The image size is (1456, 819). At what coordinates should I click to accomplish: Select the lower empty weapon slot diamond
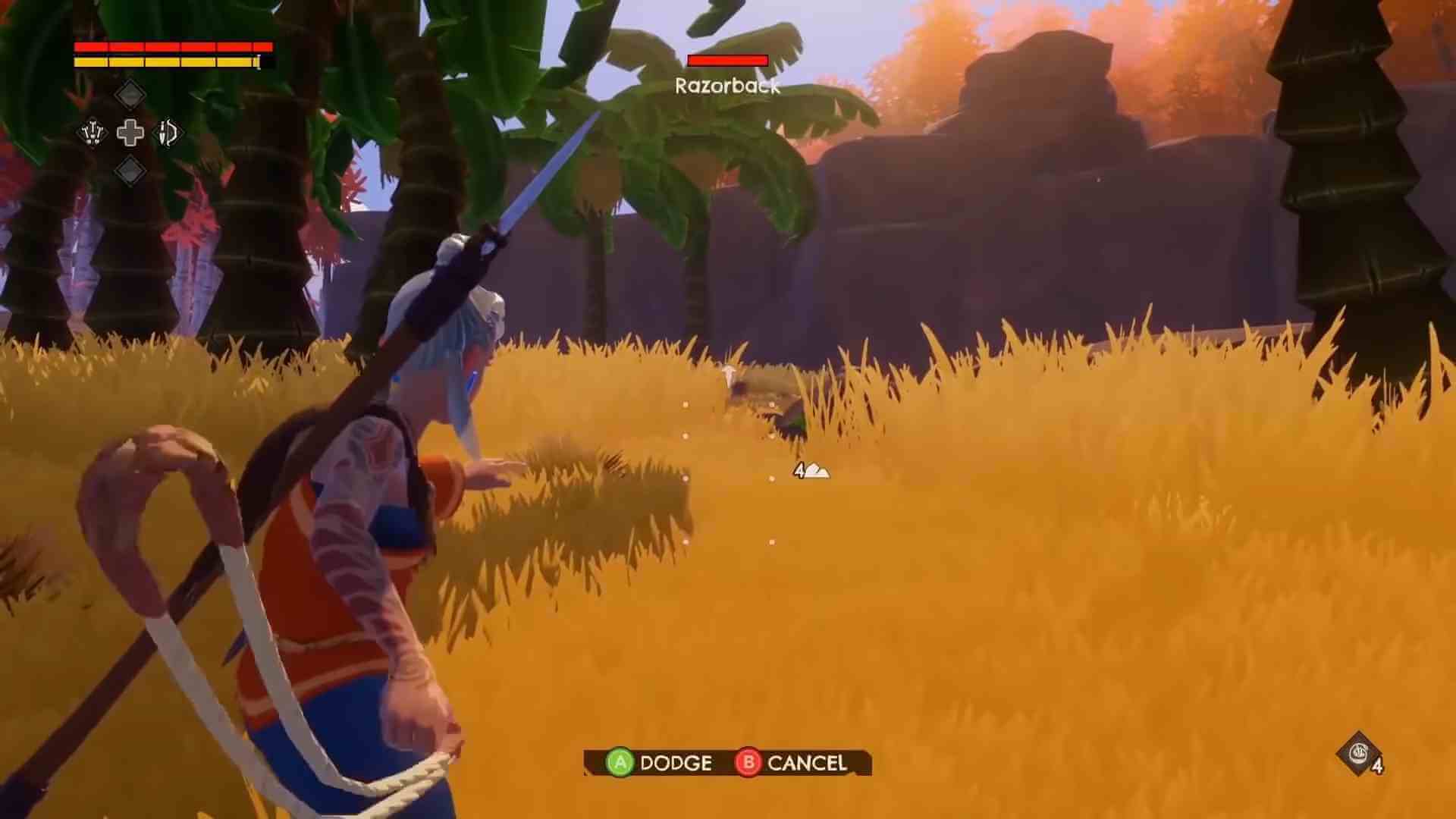click(130, 172)
